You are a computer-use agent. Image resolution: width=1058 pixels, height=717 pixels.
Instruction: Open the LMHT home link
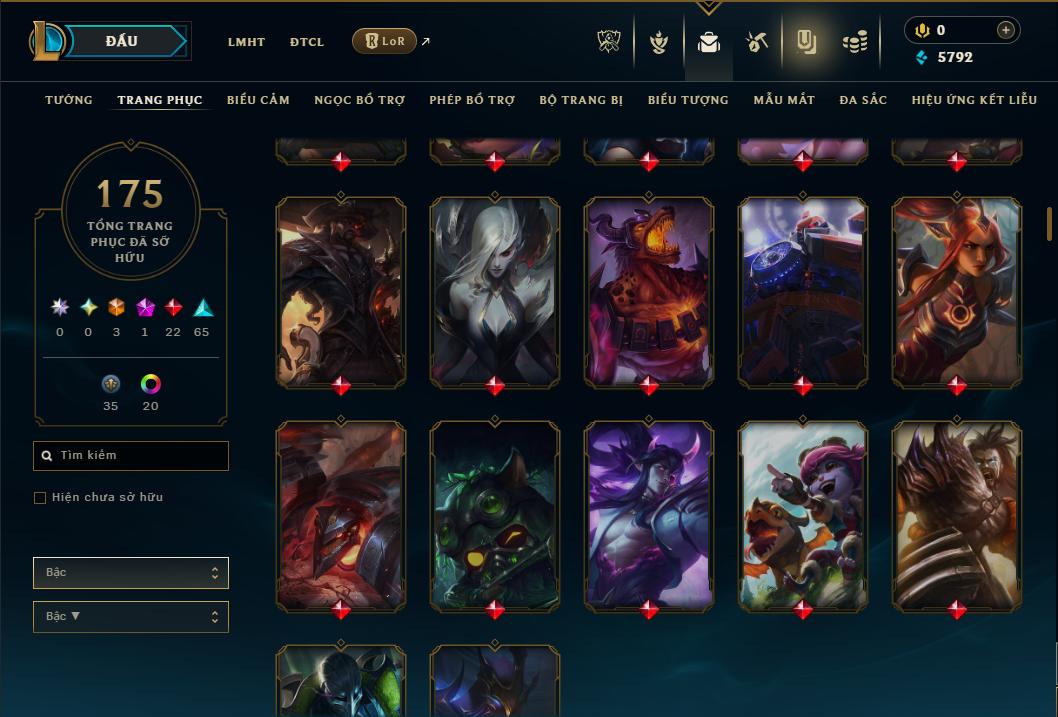pos(246,42)
